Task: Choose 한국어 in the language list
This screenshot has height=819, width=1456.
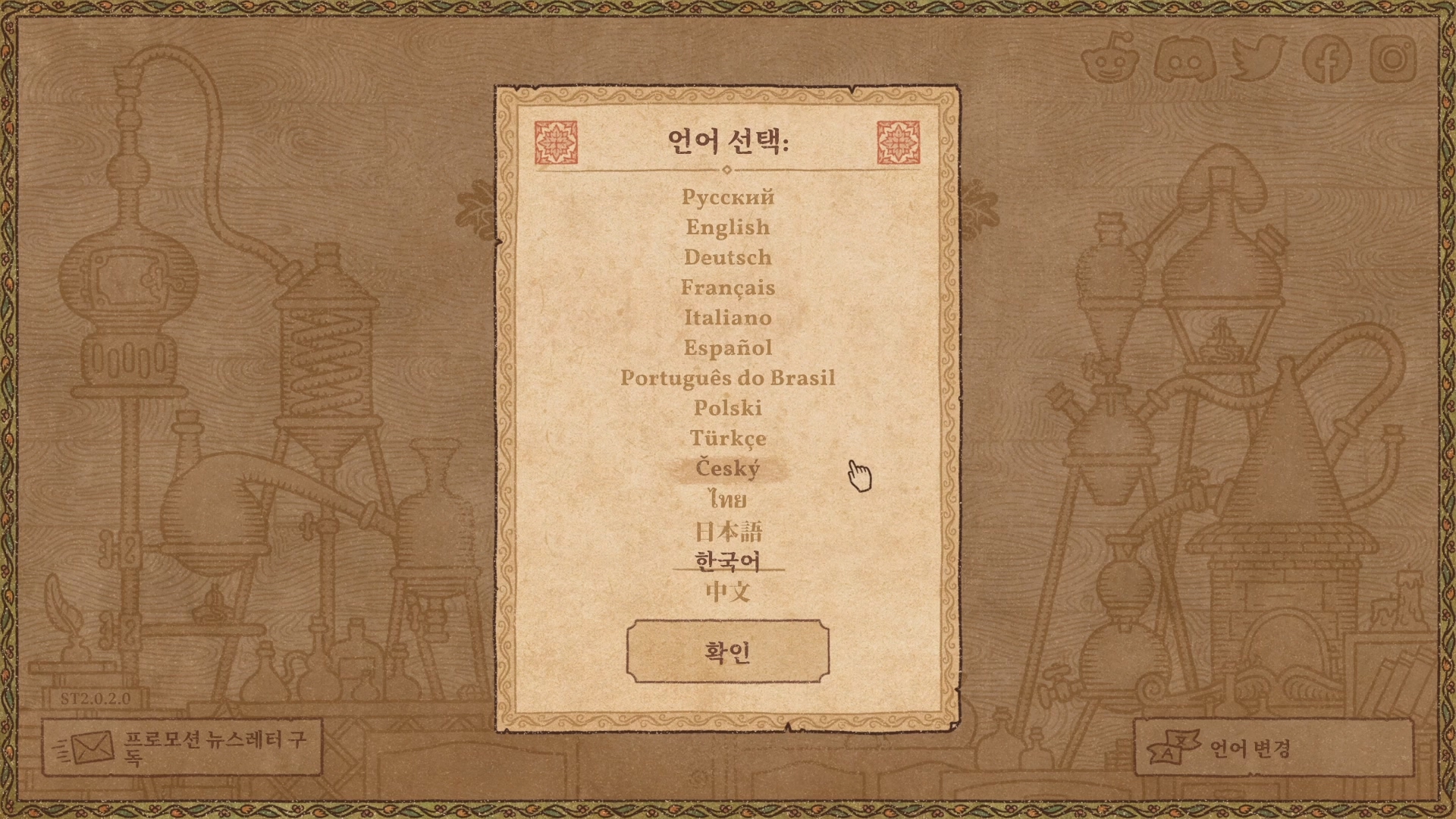Action: tap(727, 561)
